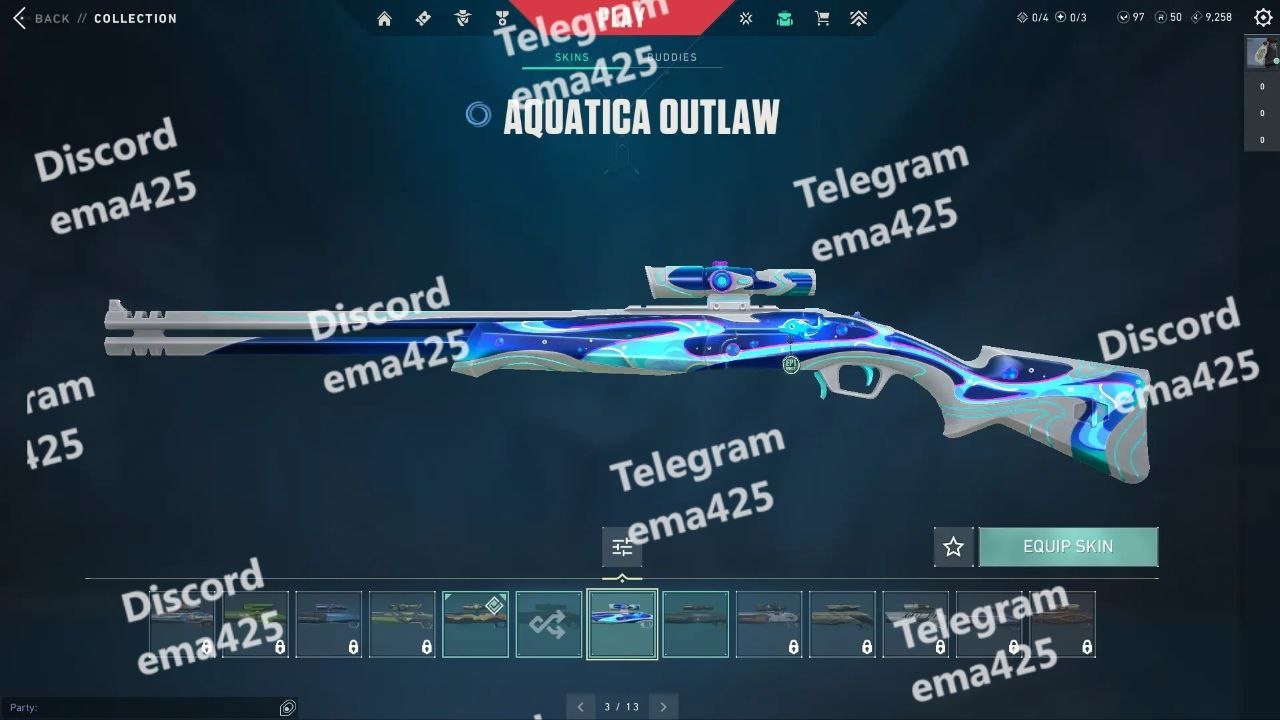The height and width of the screenshot is (720, 1280).
Task: Go to the next skin page arrow
Action: [x=663, y=707]
